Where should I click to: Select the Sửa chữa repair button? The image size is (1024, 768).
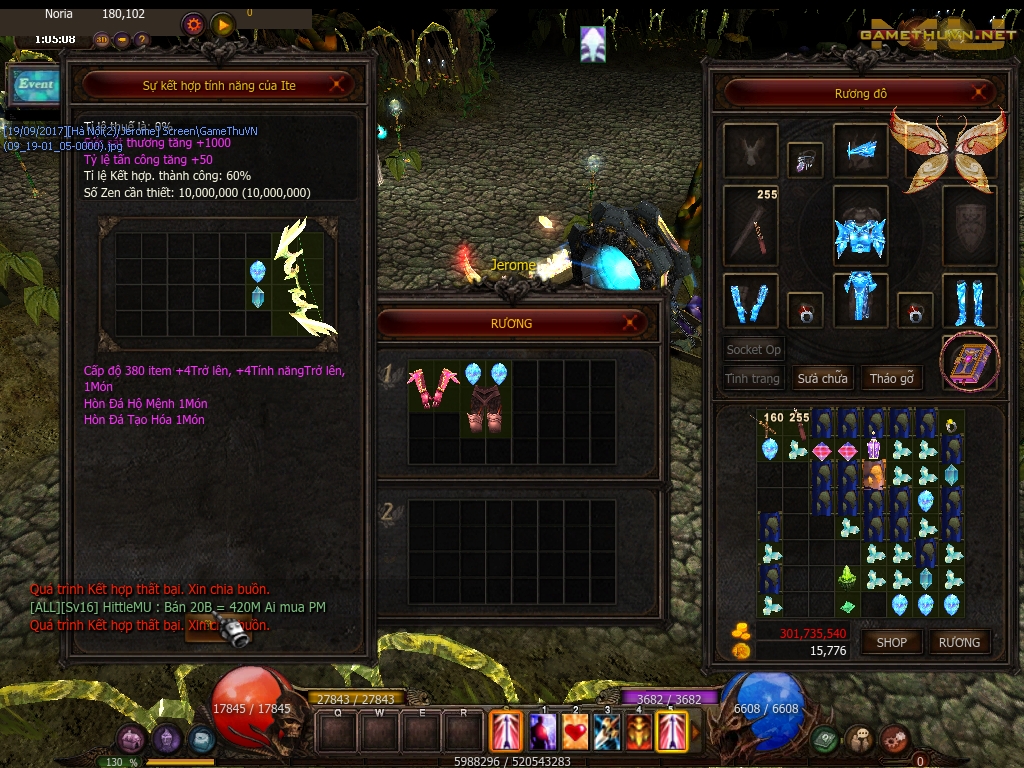pos(822,378)
